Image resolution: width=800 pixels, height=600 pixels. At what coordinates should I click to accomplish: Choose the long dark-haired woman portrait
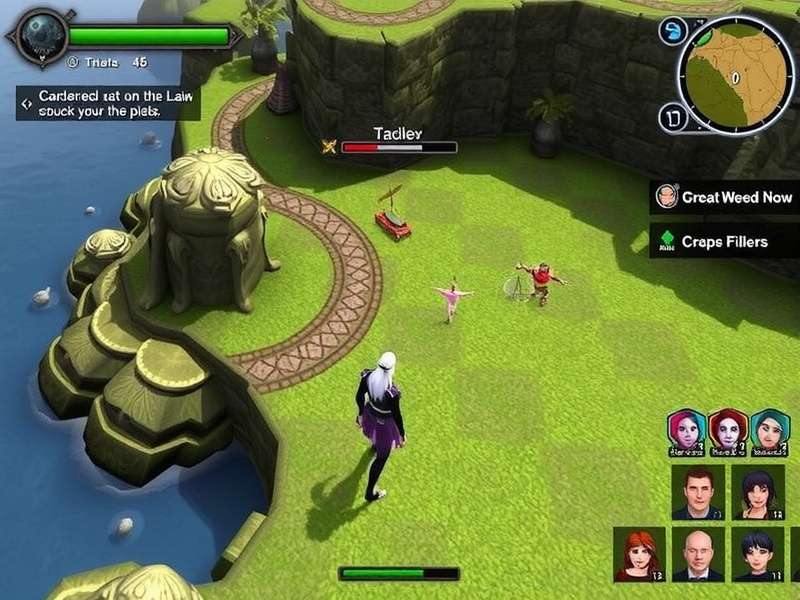757,492
